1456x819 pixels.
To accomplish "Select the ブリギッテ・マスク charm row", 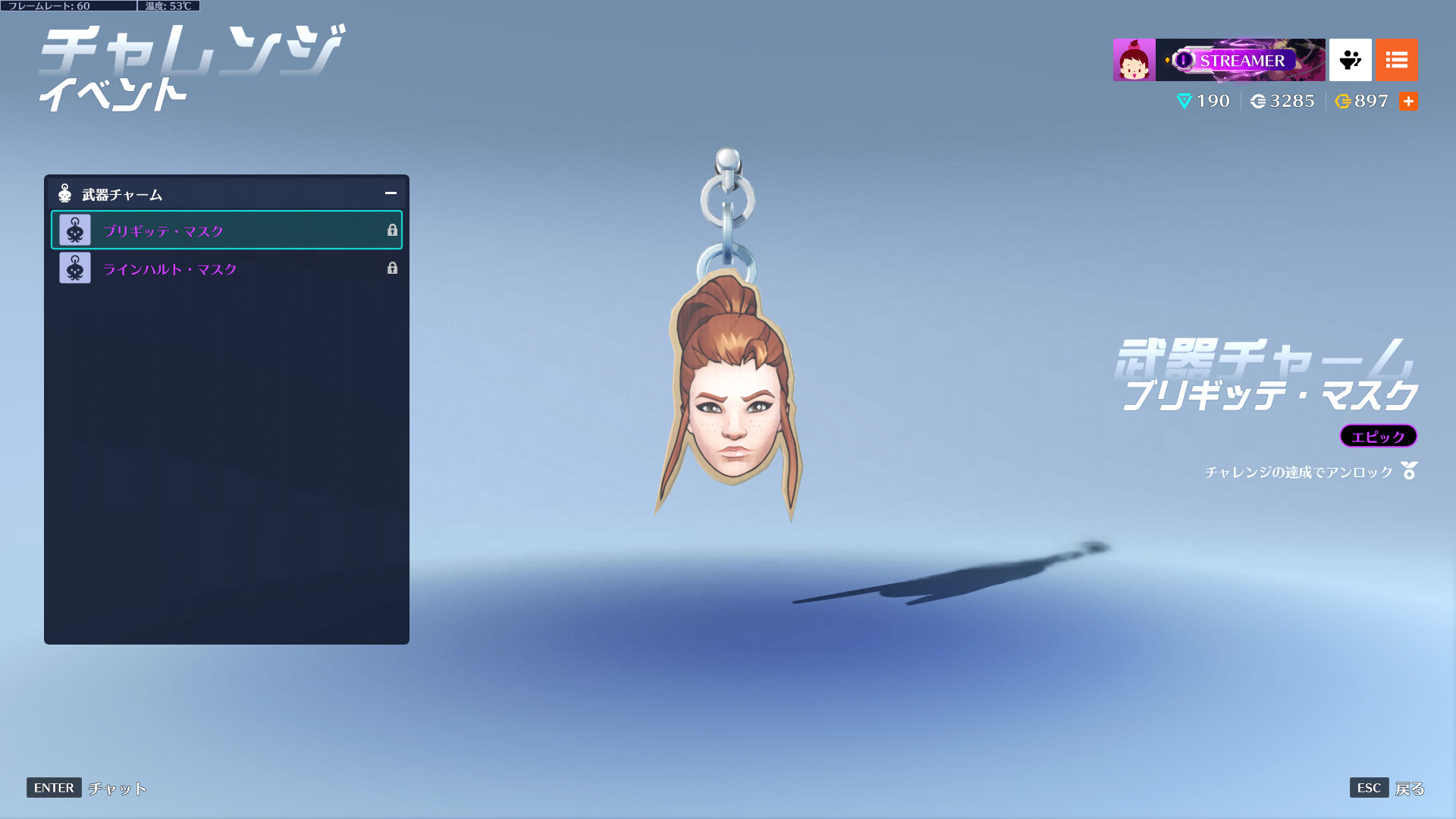I will coord(226,231).
